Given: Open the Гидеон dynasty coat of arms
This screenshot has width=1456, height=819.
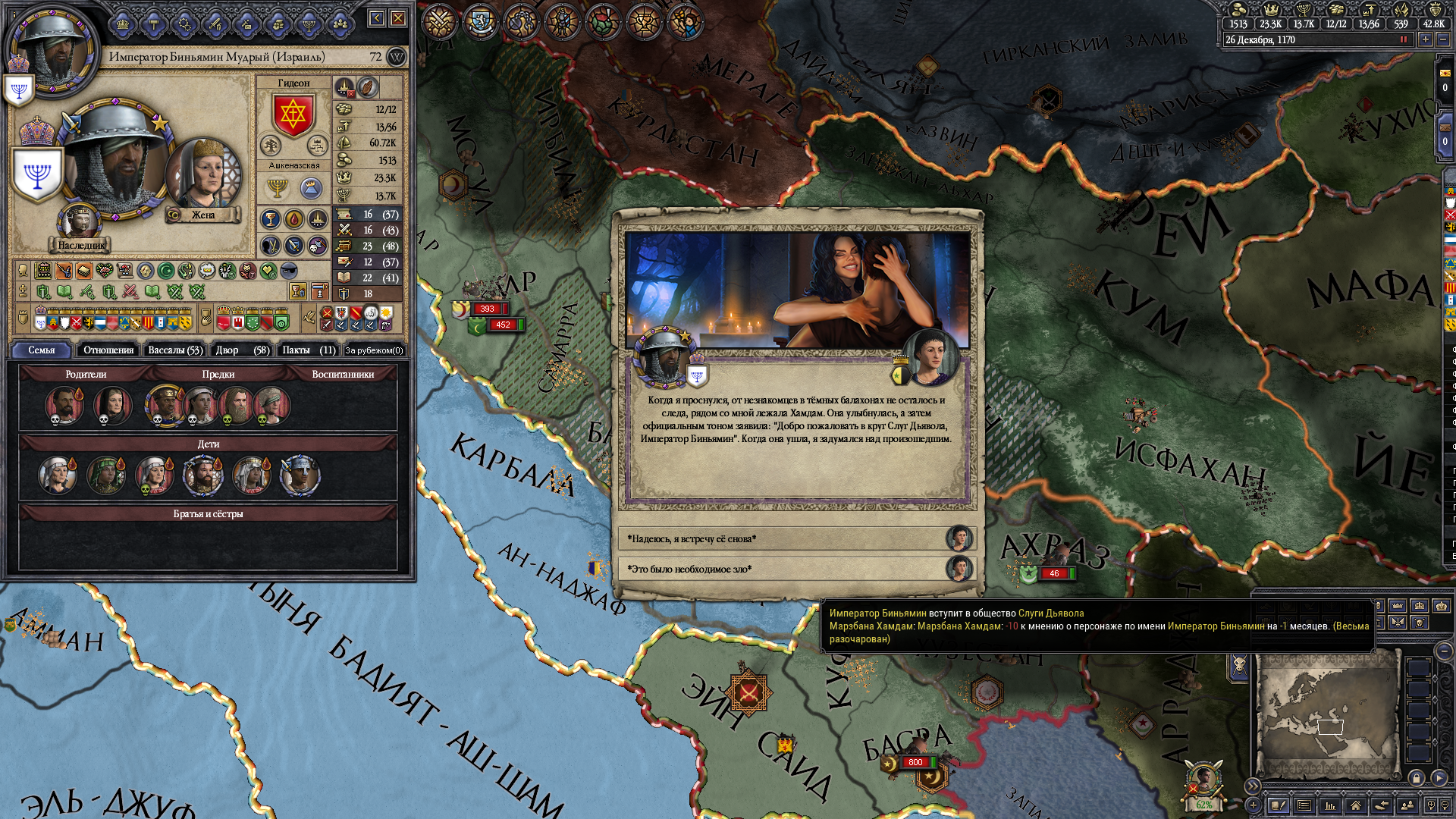Looking at the screenshot, I should 293,115.
